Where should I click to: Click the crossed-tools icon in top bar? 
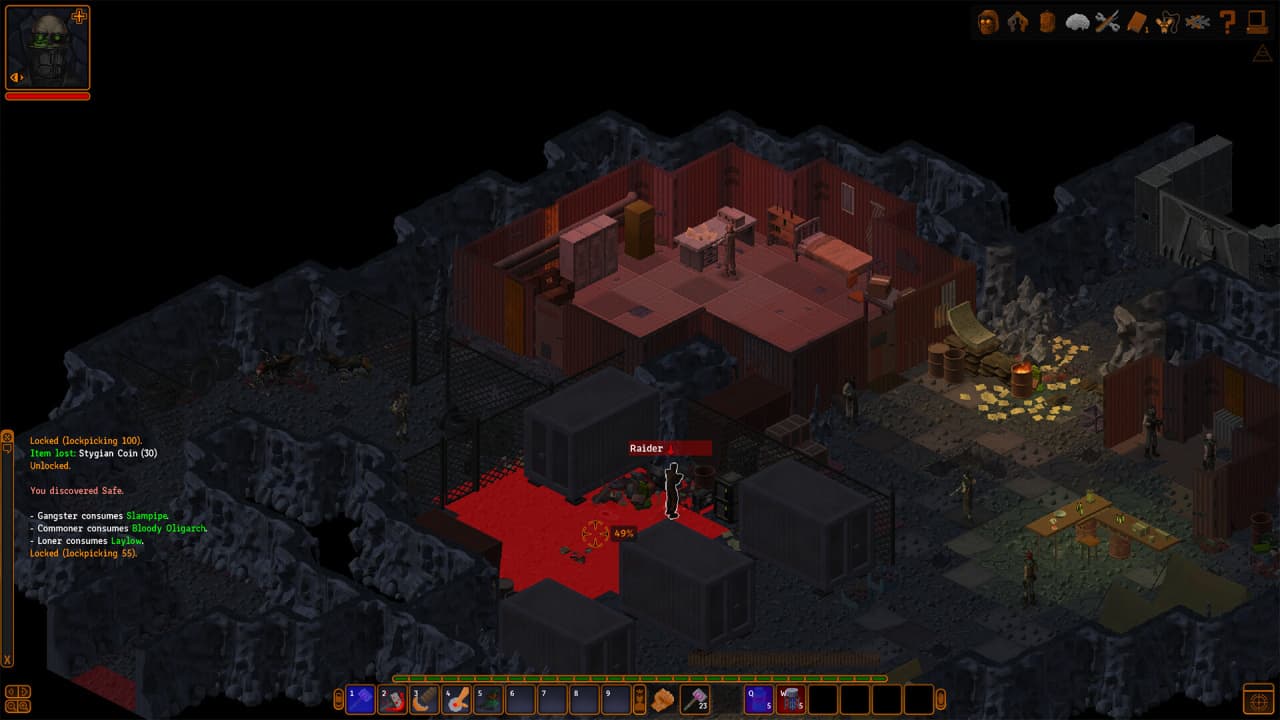(x=1197, y=22)
